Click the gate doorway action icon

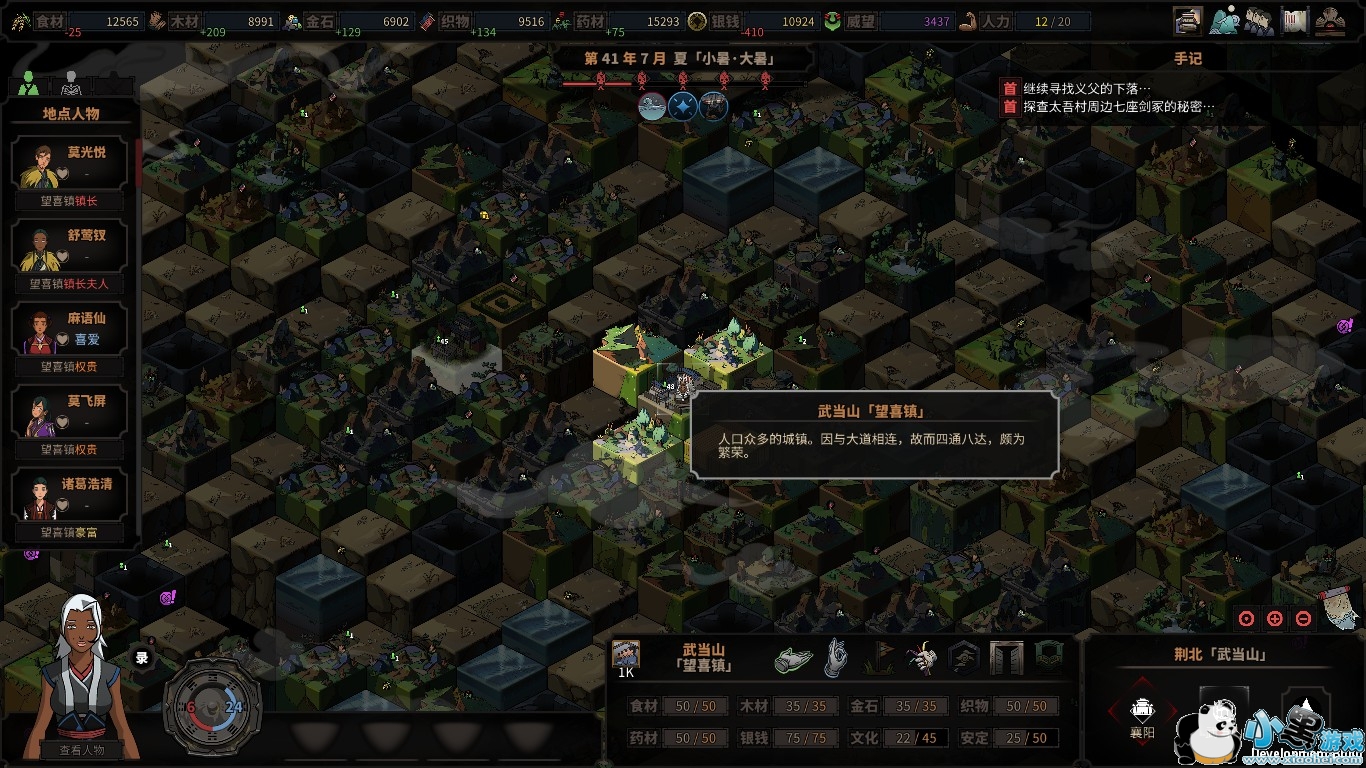coord(1006,658)
